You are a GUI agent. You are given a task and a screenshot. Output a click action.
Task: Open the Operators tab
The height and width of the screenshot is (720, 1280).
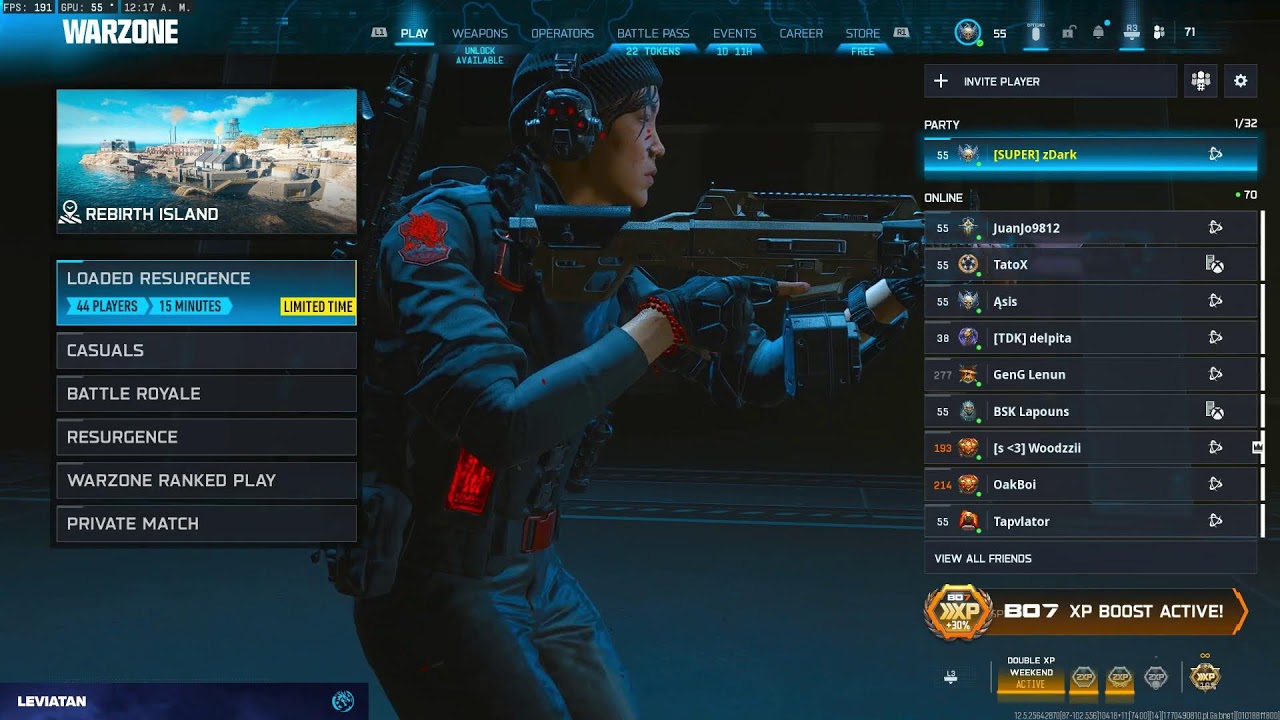562,33
